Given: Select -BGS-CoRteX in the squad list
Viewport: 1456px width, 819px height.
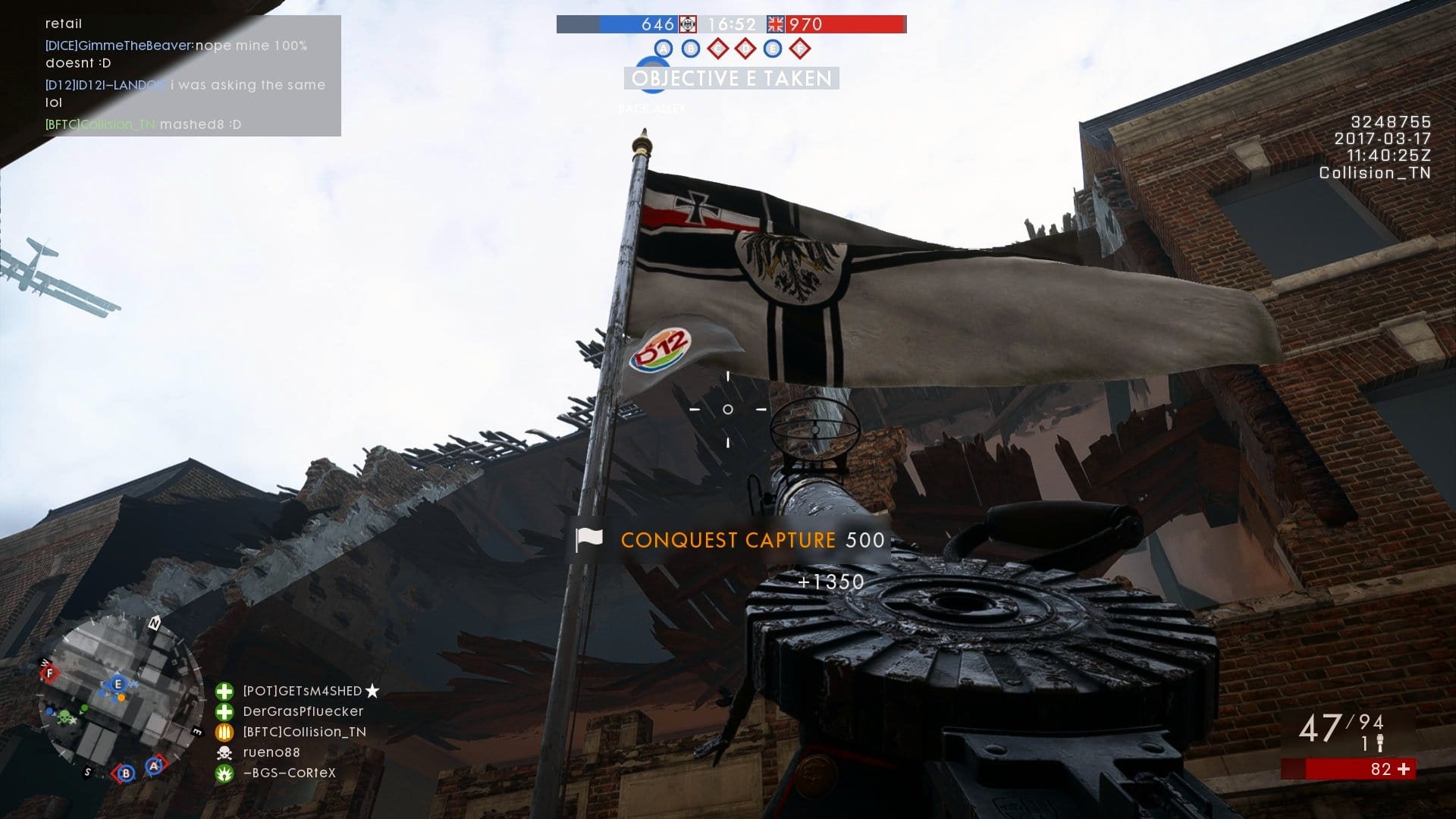Looking at the screenshot, I should coord(289,773).
